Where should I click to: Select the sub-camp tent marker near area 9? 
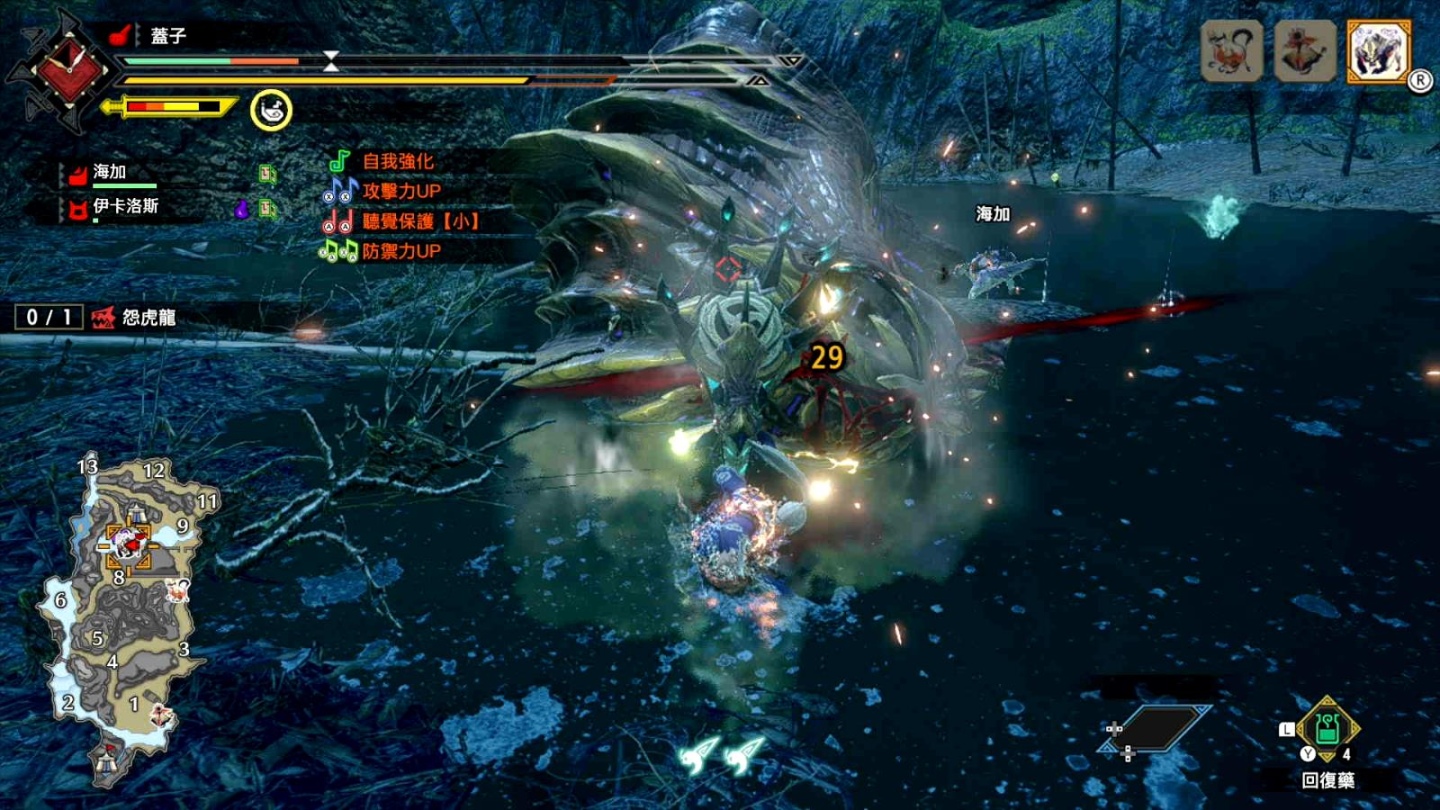coord(135,514)
